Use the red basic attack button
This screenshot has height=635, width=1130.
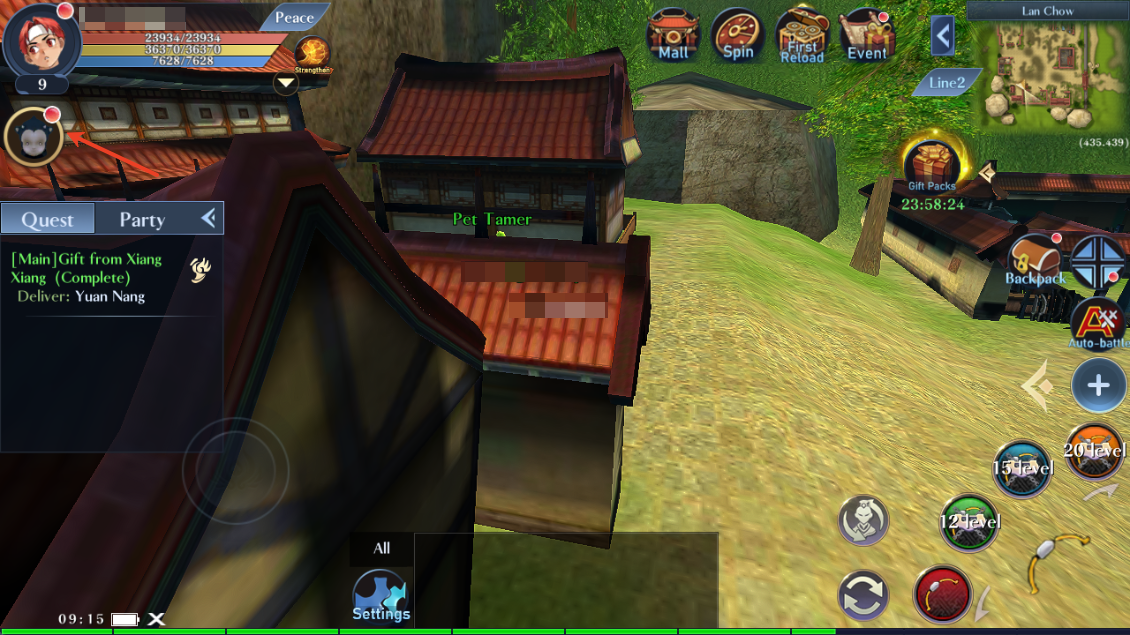pyautogui.click(x=942, y=594)
